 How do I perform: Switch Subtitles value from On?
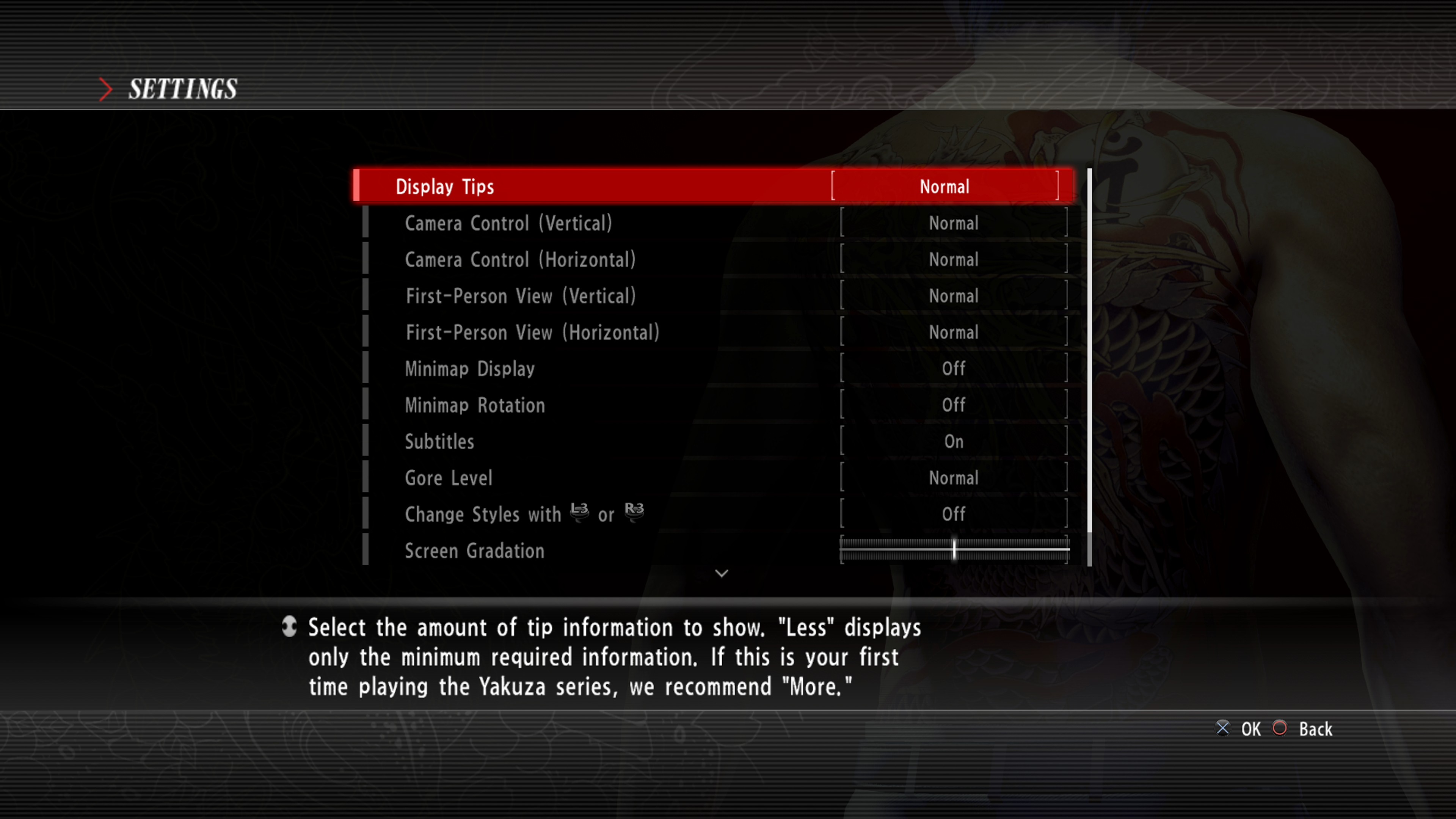pos(954,441)
